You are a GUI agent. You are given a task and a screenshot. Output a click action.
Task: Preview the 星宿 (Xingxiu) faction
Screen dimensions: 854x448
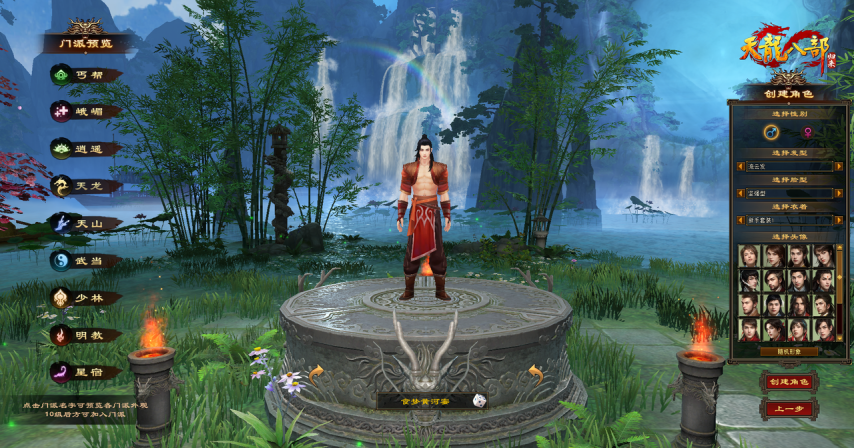pos(86,371)
